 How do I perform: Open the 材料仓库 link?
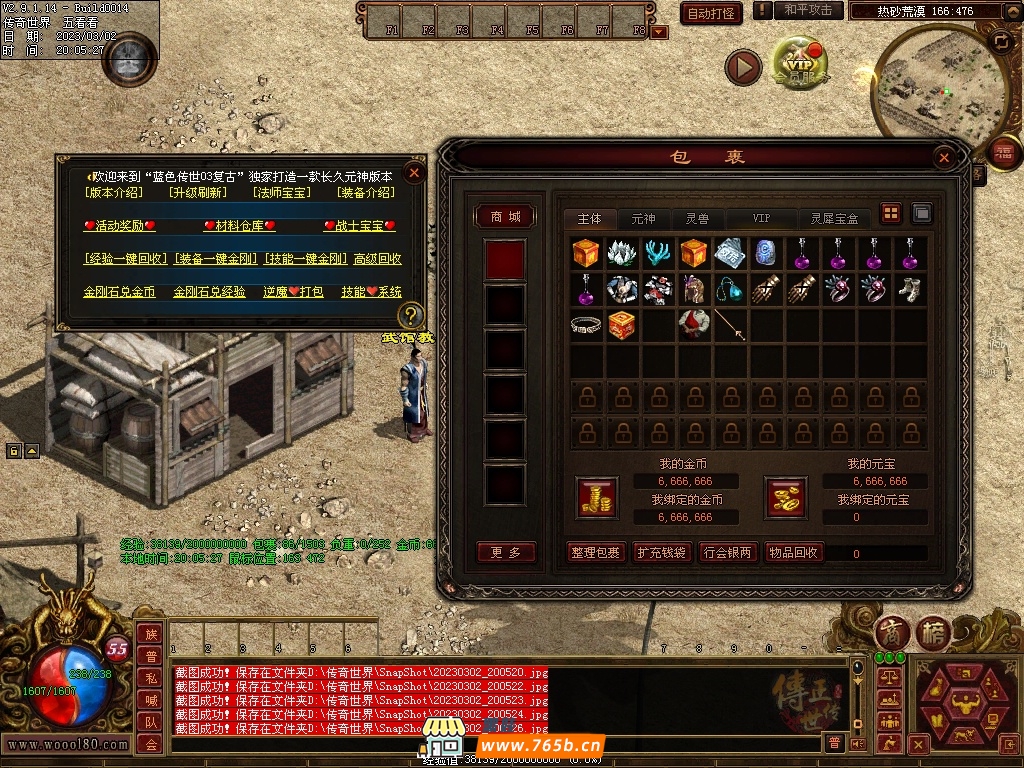point(239,226)
